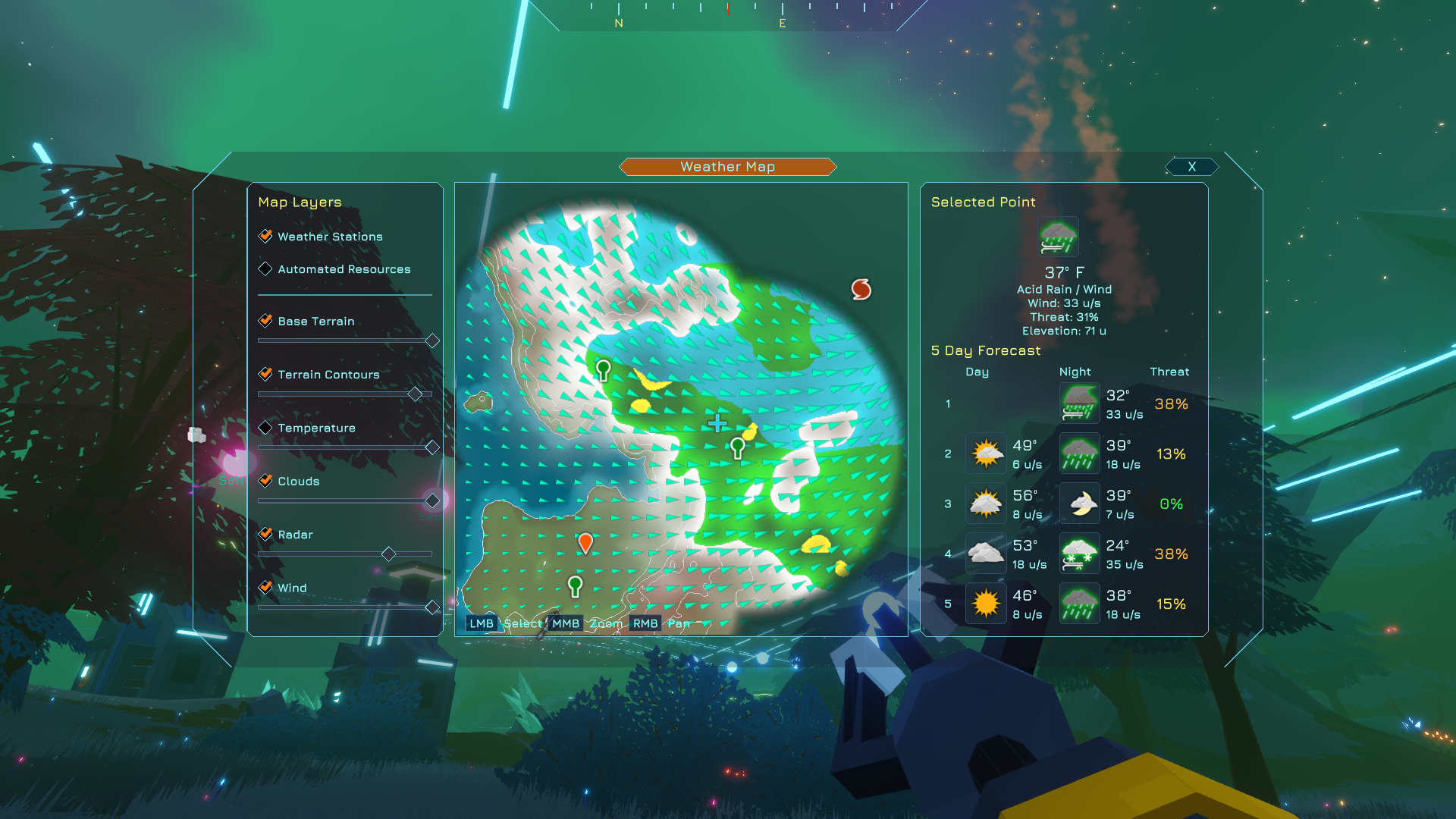Click the blue crosshair selection marker on map
The width and height of the screenshot is (1456, 819).
click(x=717, y=423)
